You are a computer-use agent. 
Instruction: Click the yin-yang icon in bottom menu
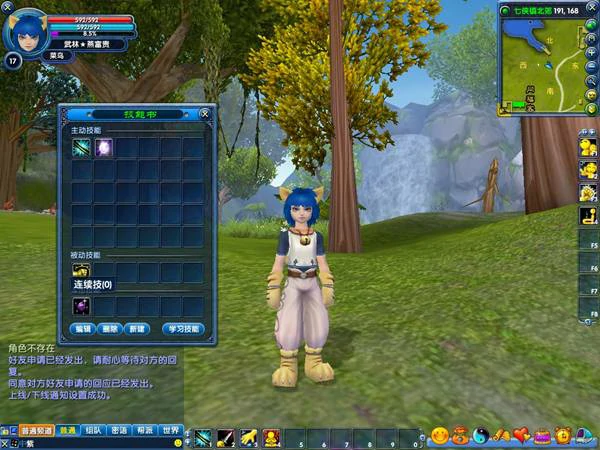(479, 436)
